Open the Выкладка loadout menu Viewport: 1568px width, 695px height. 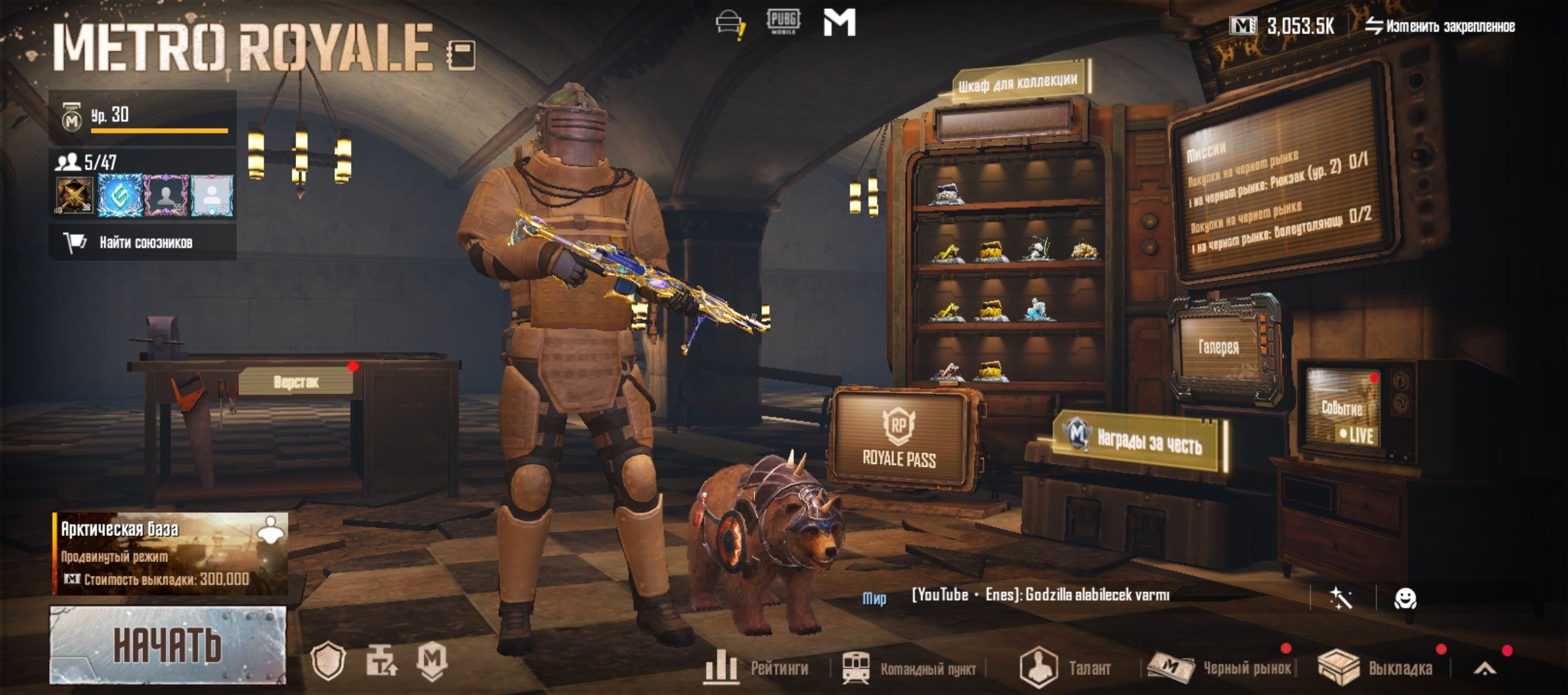(1376, 668)
